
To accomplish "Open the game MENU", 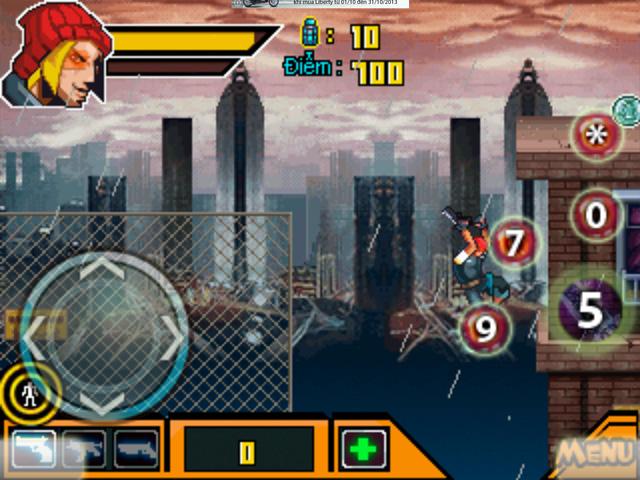I will [x=595, y=453].
